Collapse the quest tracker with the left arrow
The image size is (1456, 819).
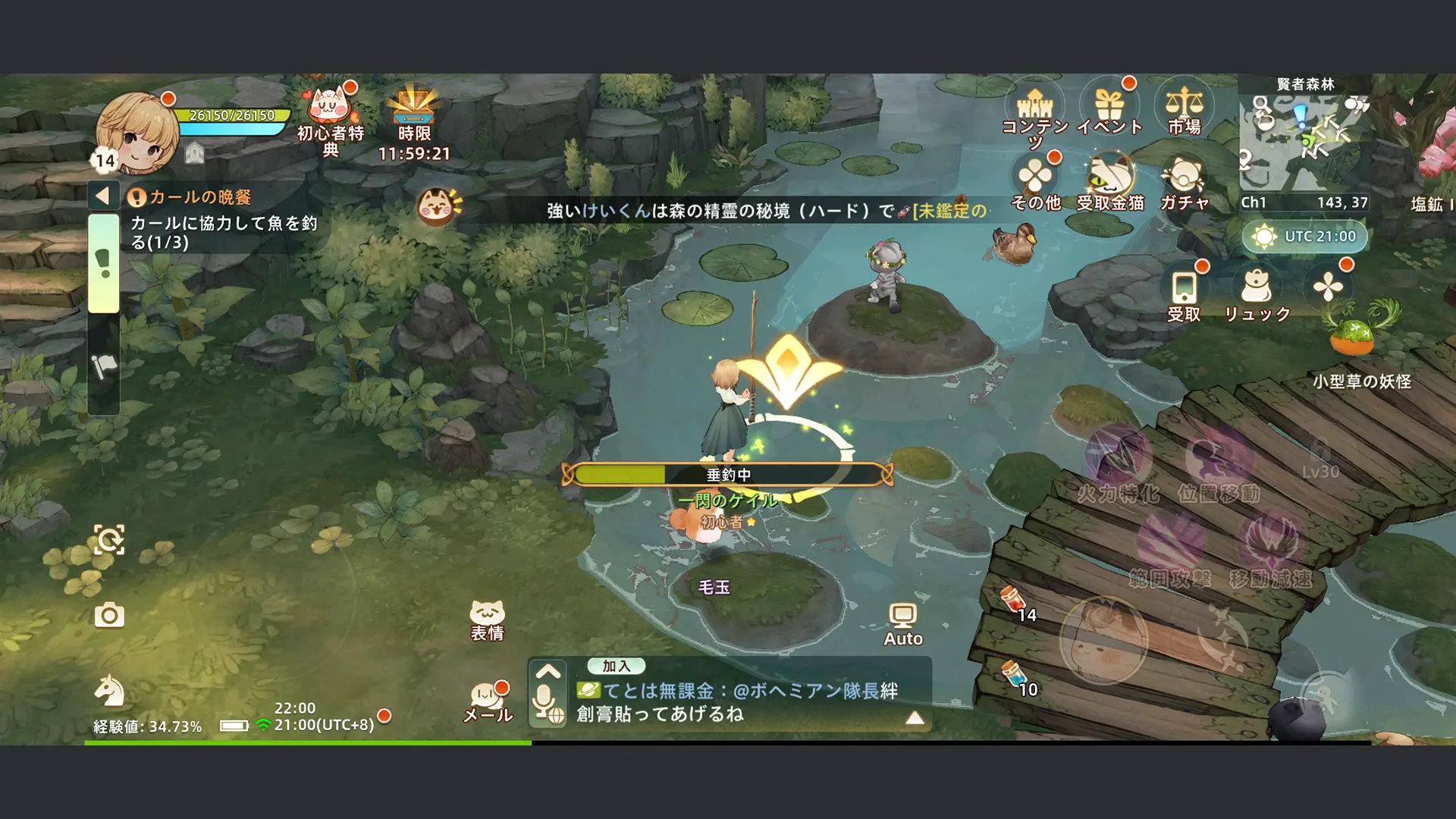pyautogui.click(x=102, y=195)
